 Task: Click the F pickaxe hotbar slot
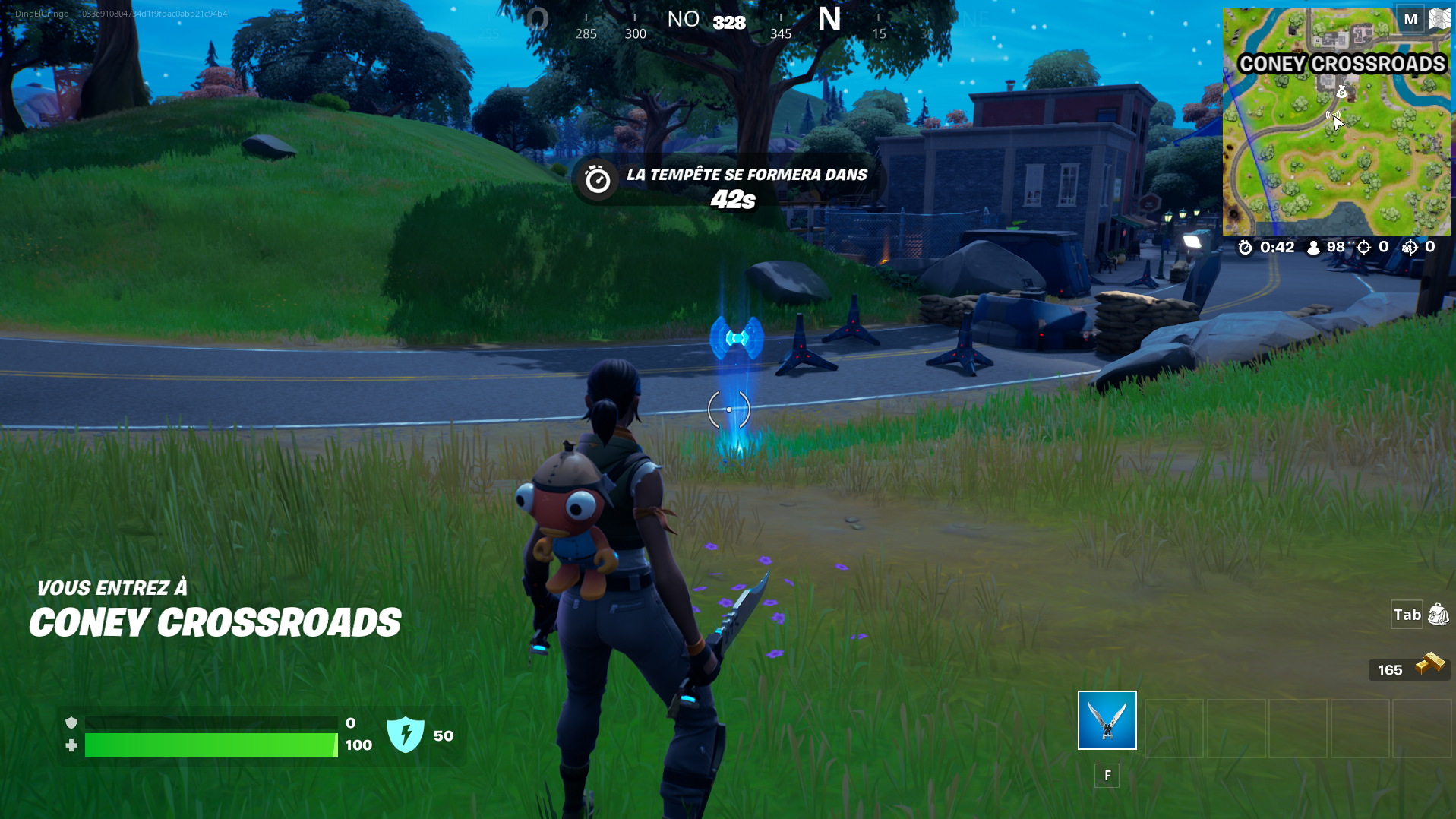[x=1107, y=775]
